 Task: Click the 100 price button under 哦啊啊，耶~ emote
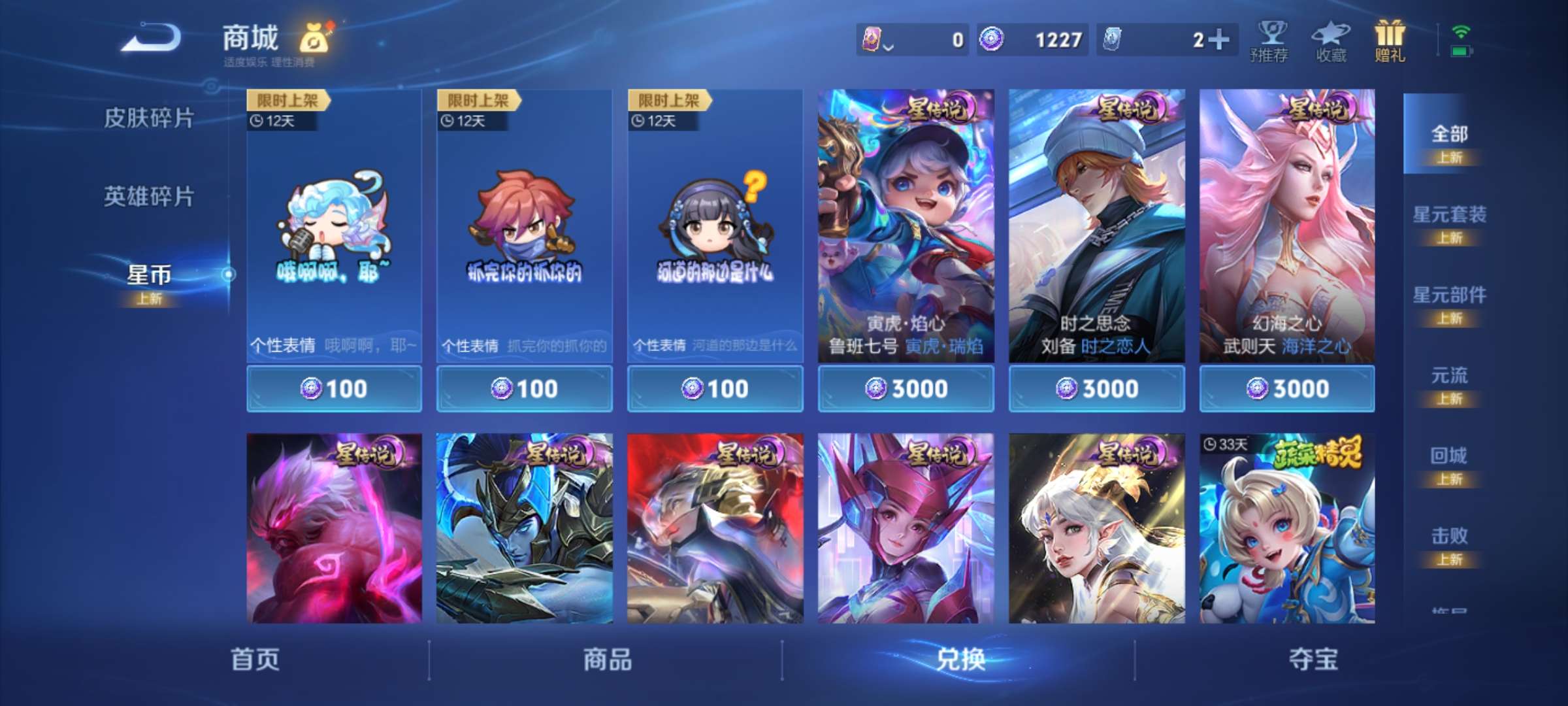click(x=335, y=388)
